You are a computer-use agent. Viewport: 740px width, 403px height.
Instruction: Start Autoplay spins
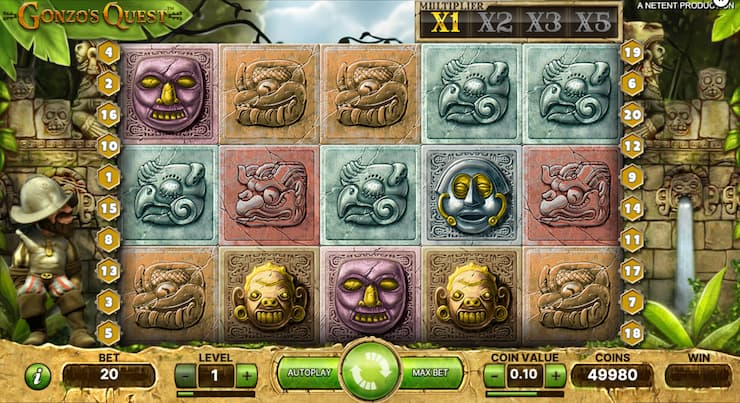[308, 373]
